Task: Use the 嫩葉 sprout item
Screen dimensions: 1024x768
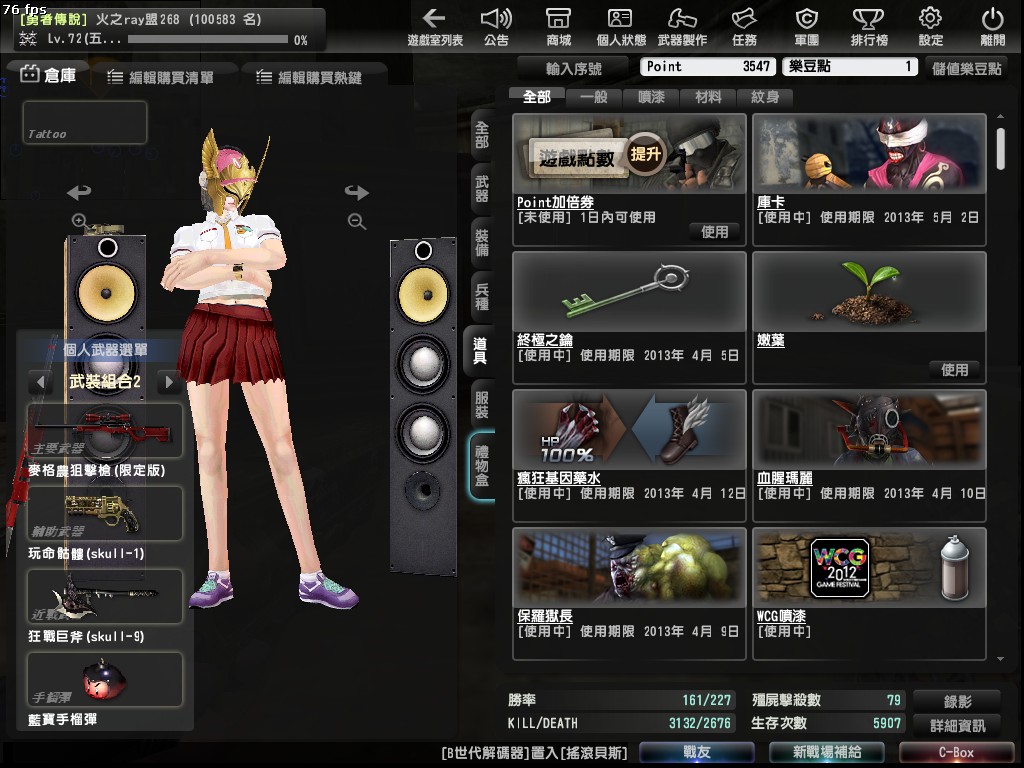Action: [x=954, y=369]
